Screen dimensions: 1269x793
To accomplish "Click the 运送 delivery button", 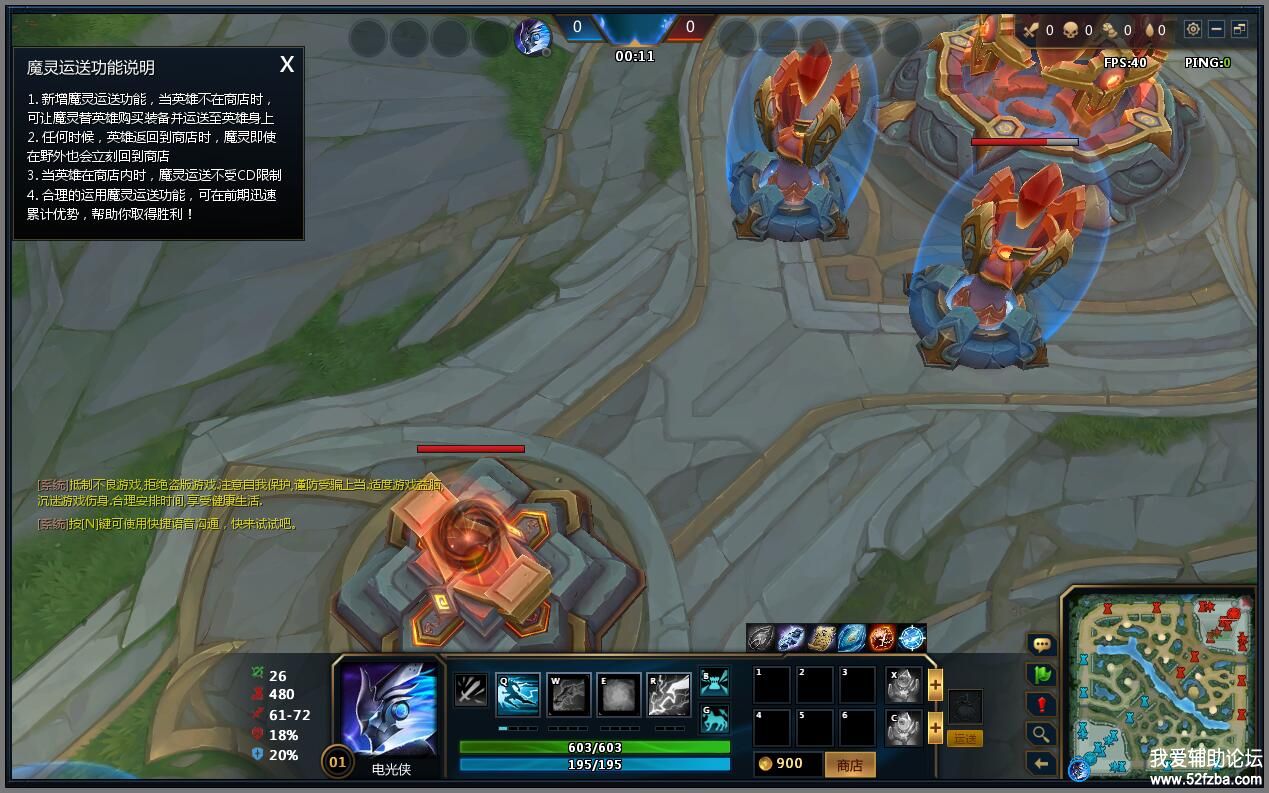I will tap(965, 738).
